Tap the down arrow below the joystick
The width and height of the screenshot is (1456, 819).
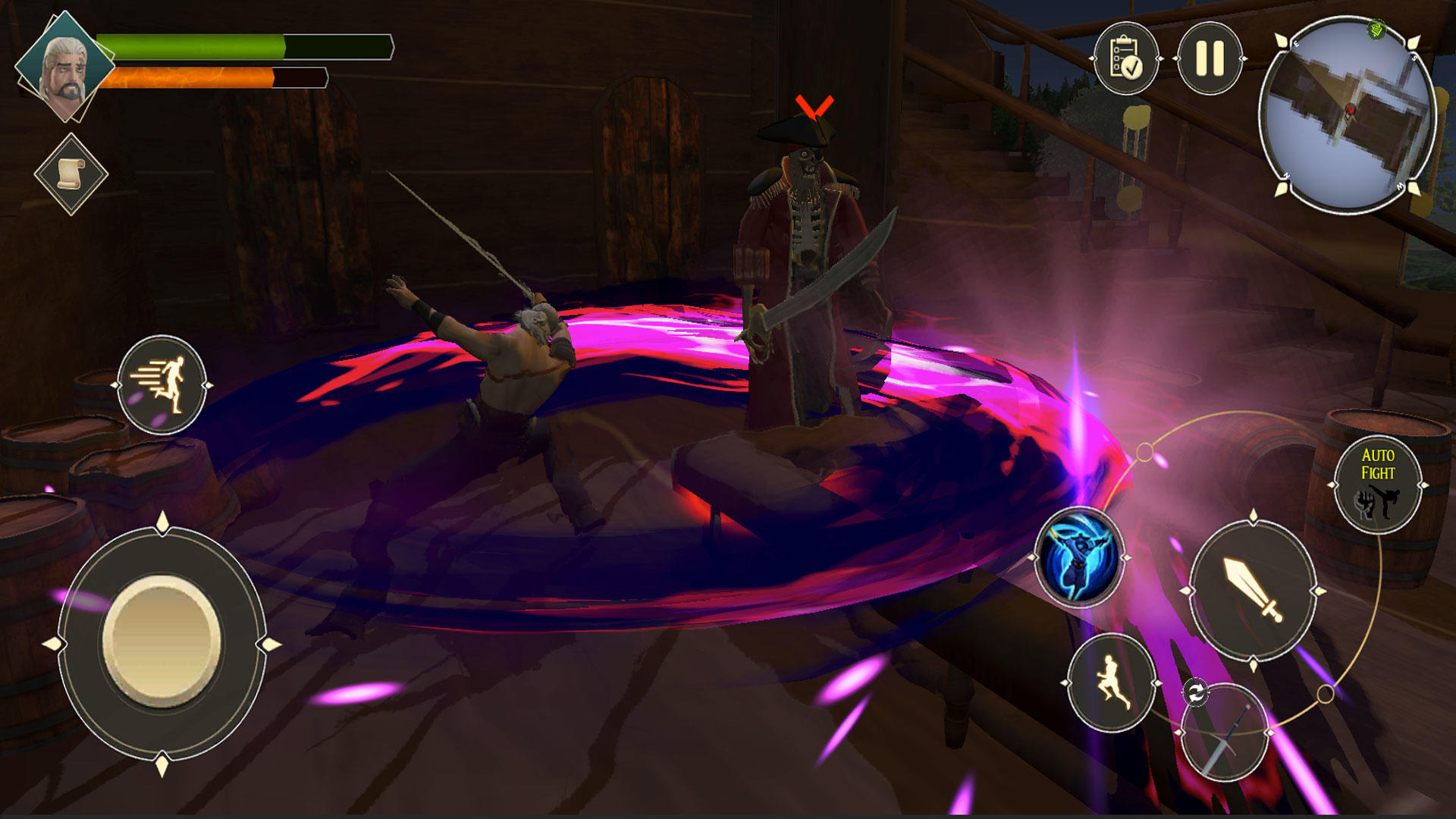tap(162, 766)
